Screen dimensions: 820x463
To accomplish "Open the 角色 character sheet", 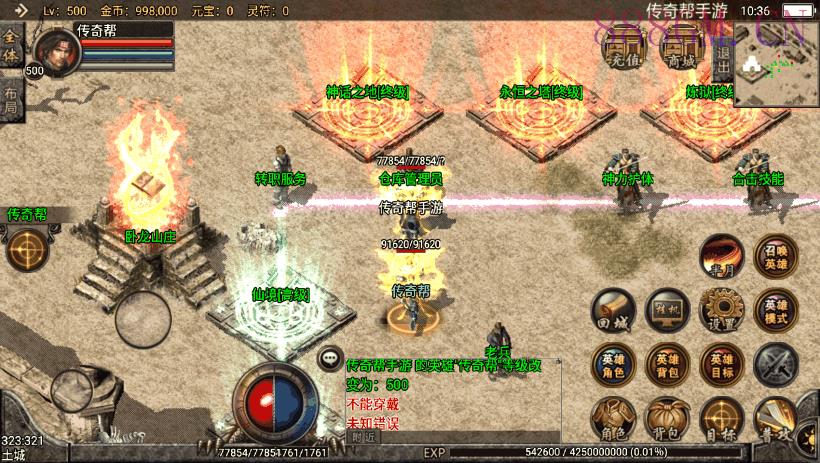I will (x=612, y=419).
